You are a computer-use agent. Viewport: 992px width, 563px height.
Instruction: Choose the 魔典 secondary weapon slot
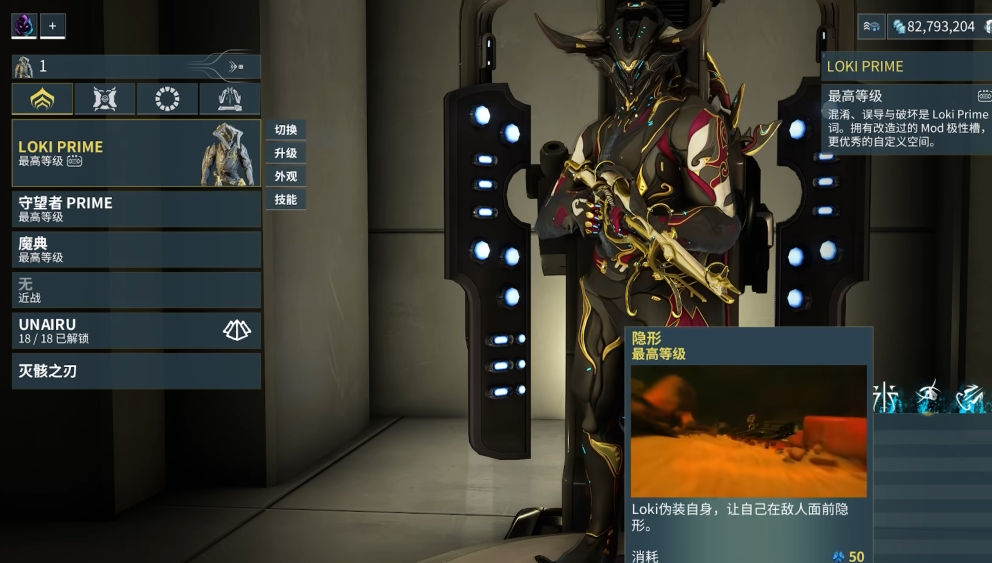pyautogui.click(x=136, y=249)
